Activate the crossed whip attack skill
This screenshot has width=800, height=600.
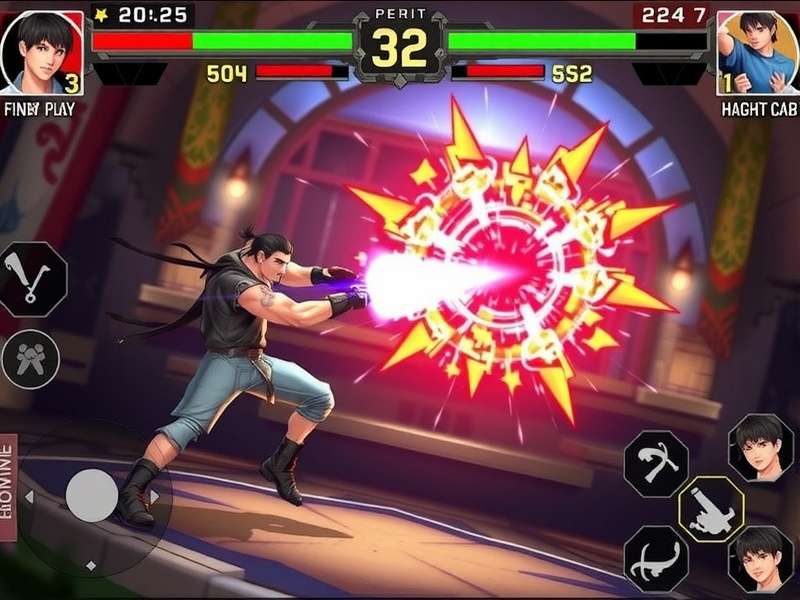pyautogui.click(x=656, y=463)
